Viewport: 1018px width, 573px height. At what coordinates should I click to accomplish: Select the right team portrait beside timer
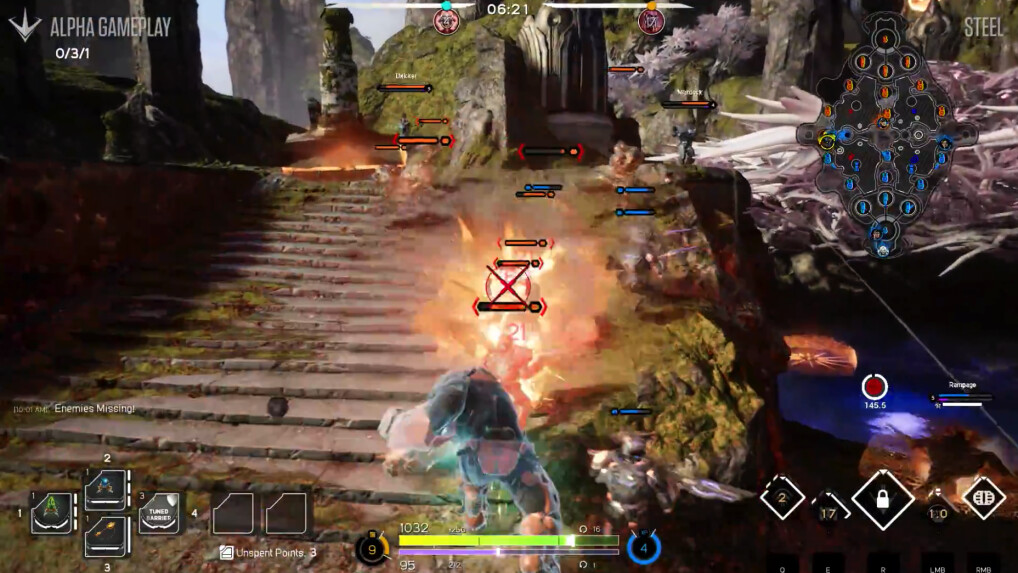coord(651,20)
